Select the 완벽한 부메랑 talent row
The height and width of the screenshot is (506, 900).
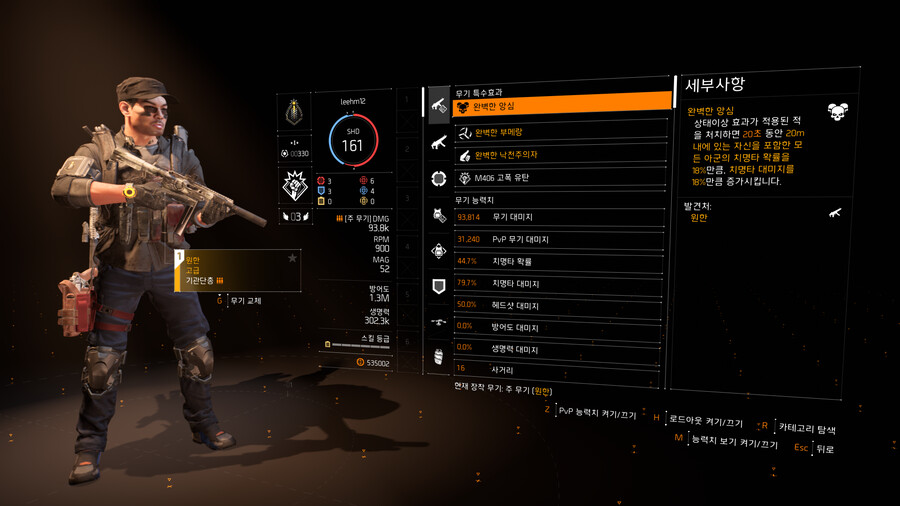(x=560, y=132)
